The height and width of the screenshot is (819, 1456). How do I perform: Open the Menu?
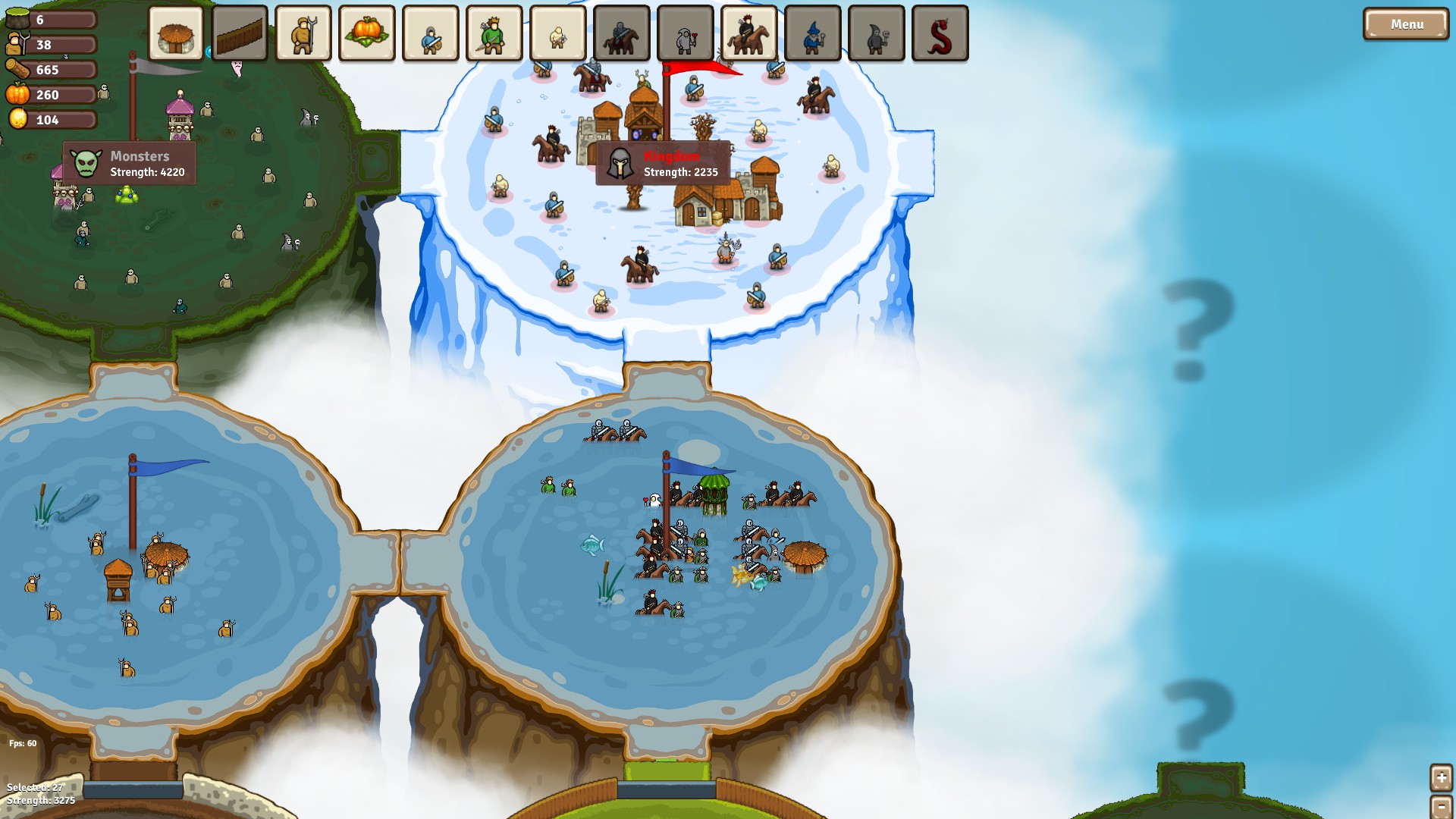tap(1406, 24)
